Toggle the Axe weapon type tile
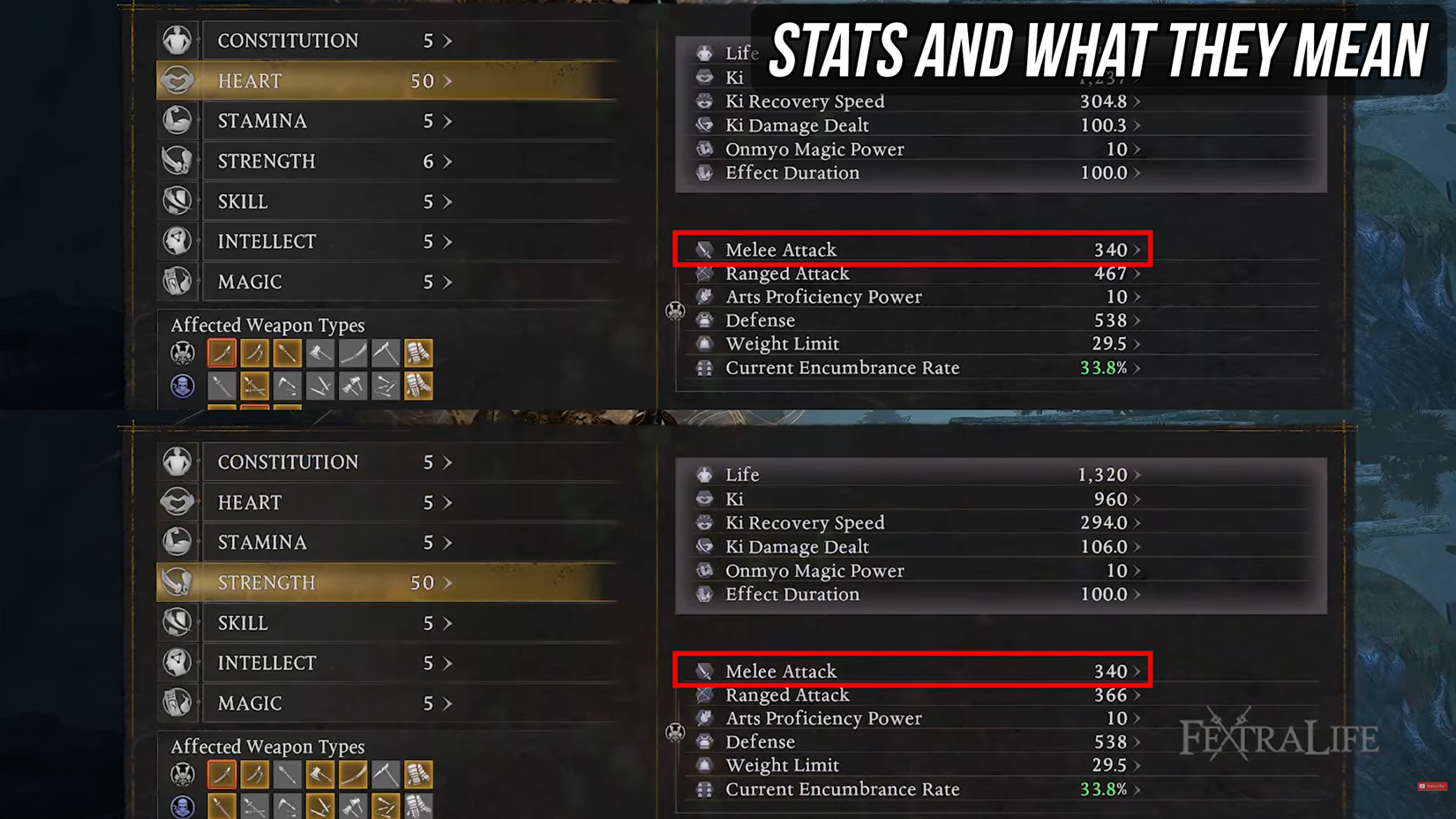The width and height of the screenshot is (1456, 819). (x=319, y=352)
